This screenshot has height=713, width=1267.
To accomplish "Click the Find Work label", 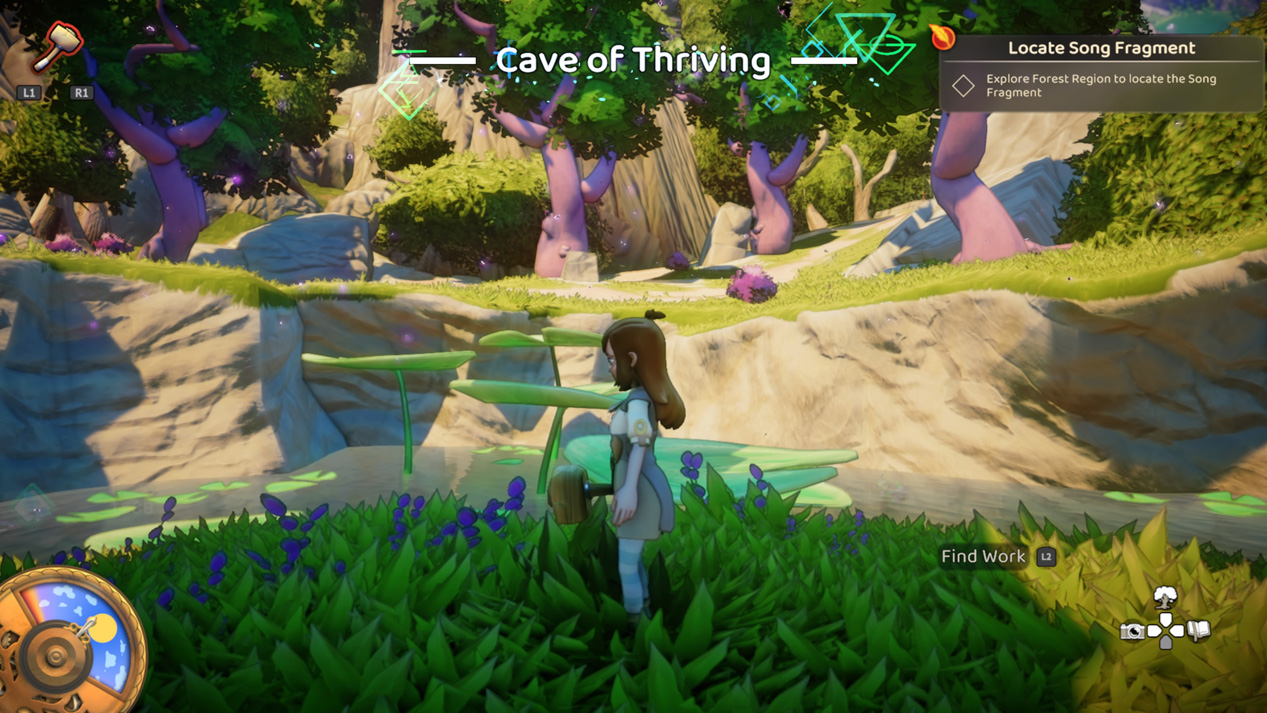I will 983,557.
